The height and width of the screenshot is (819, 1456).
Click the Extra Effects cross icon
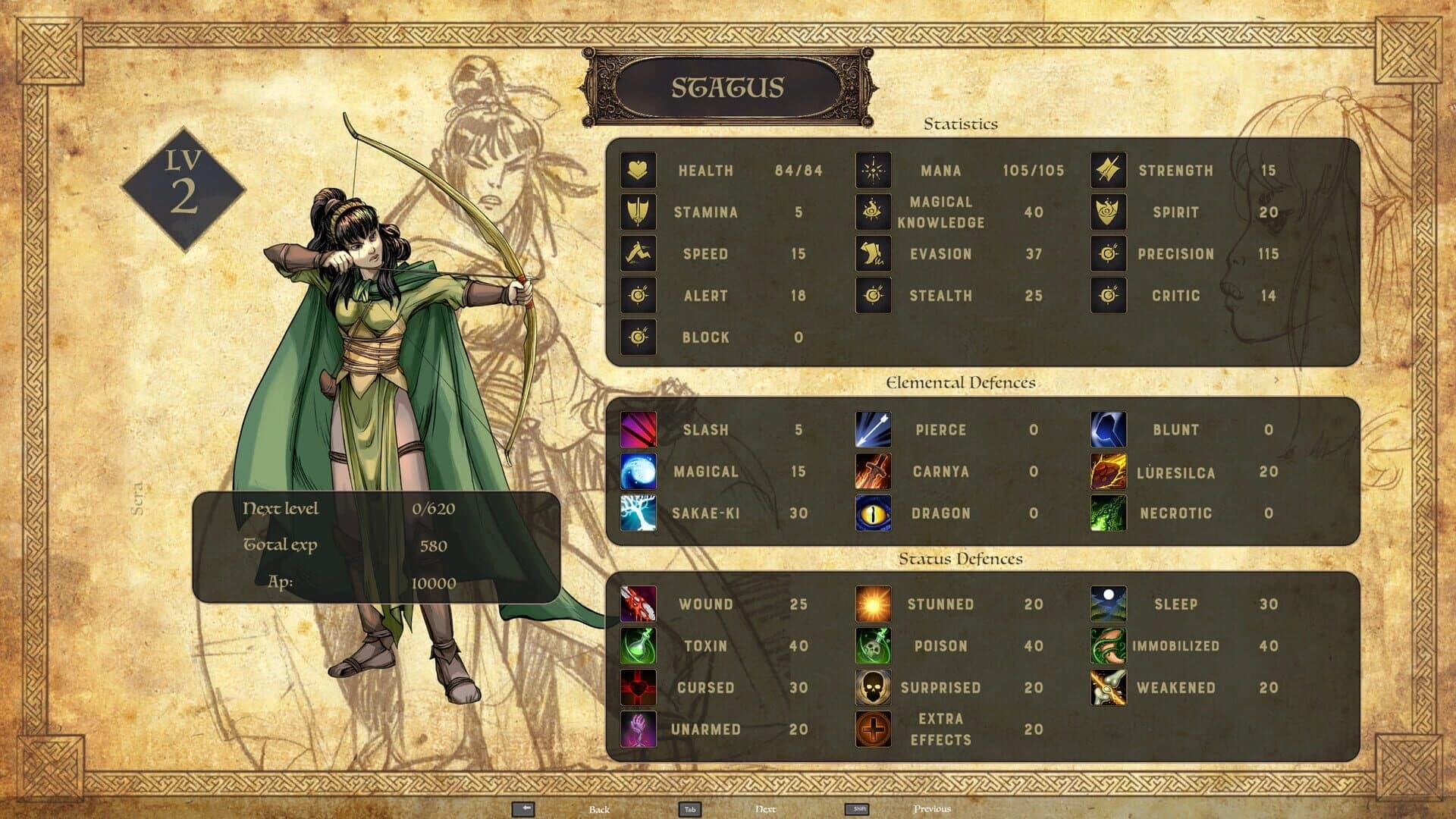(x=874, y=730)
